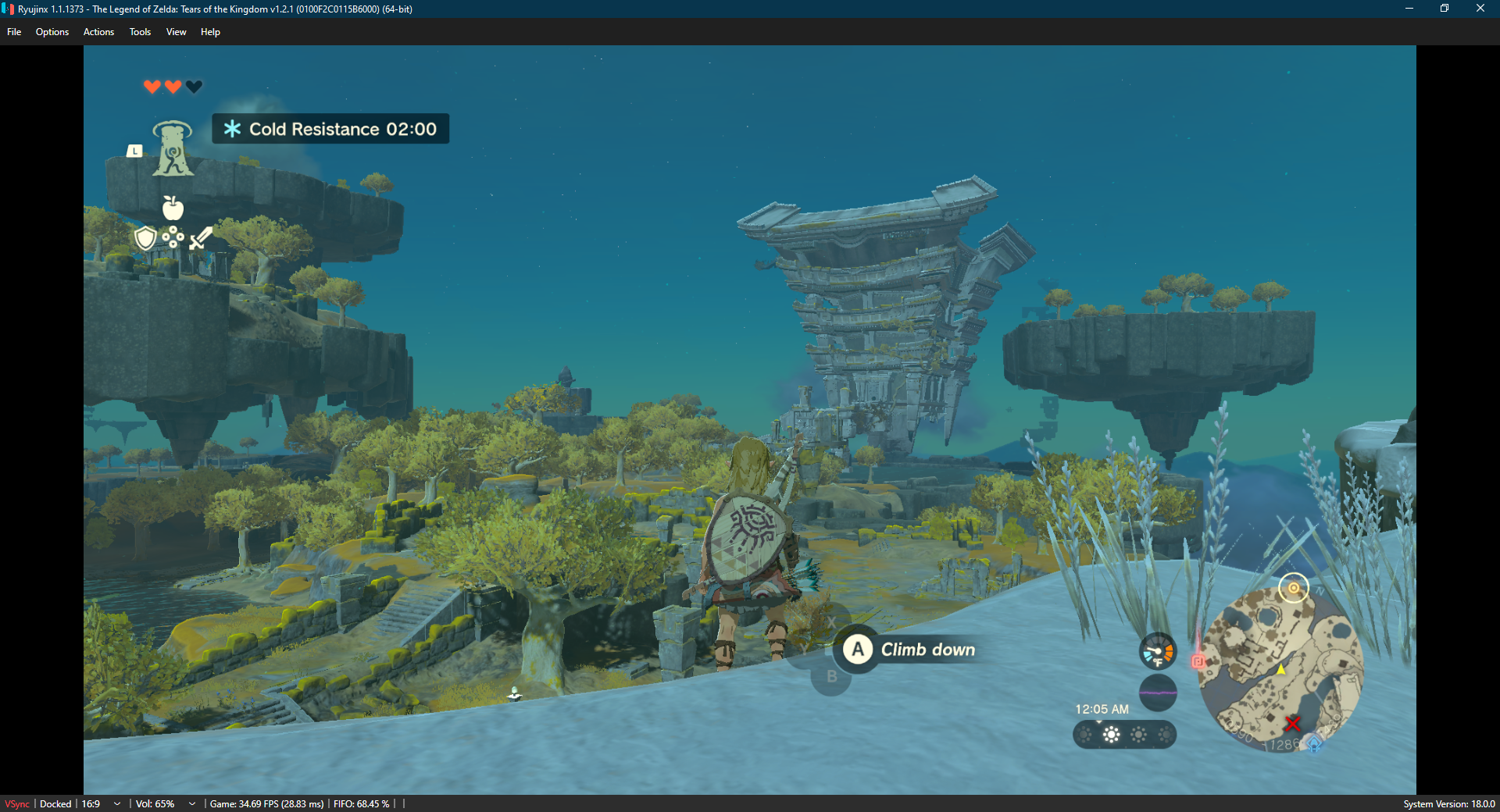Image resolution: width=1500 pixels, height=812 pixels.
Task: Activate the Ascend ability icon
Action: coord(173,148)
